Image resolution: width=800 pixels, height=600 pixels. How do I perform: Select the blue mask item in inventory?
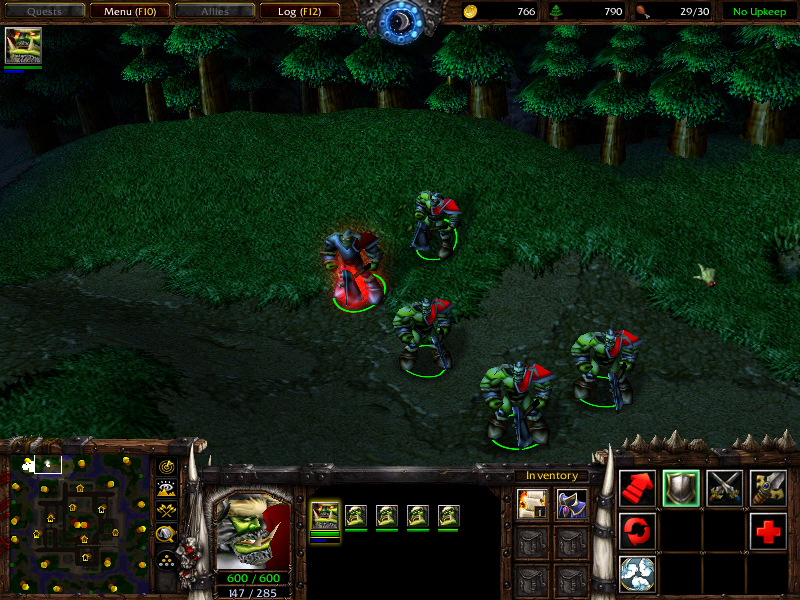coord(571,504)
